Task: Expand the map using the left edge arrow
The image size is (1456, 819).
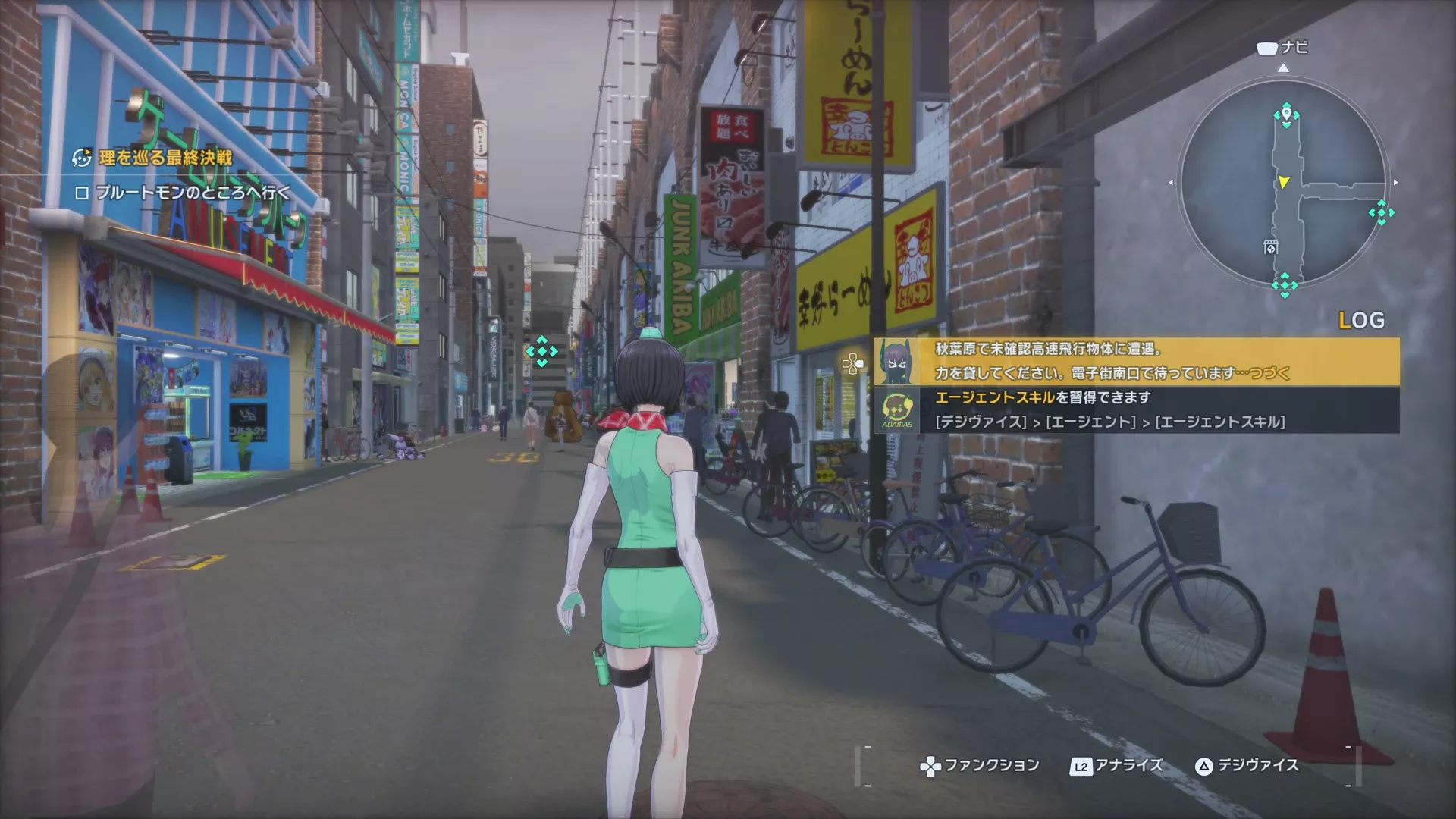Action: click(x=1170, y=182)
